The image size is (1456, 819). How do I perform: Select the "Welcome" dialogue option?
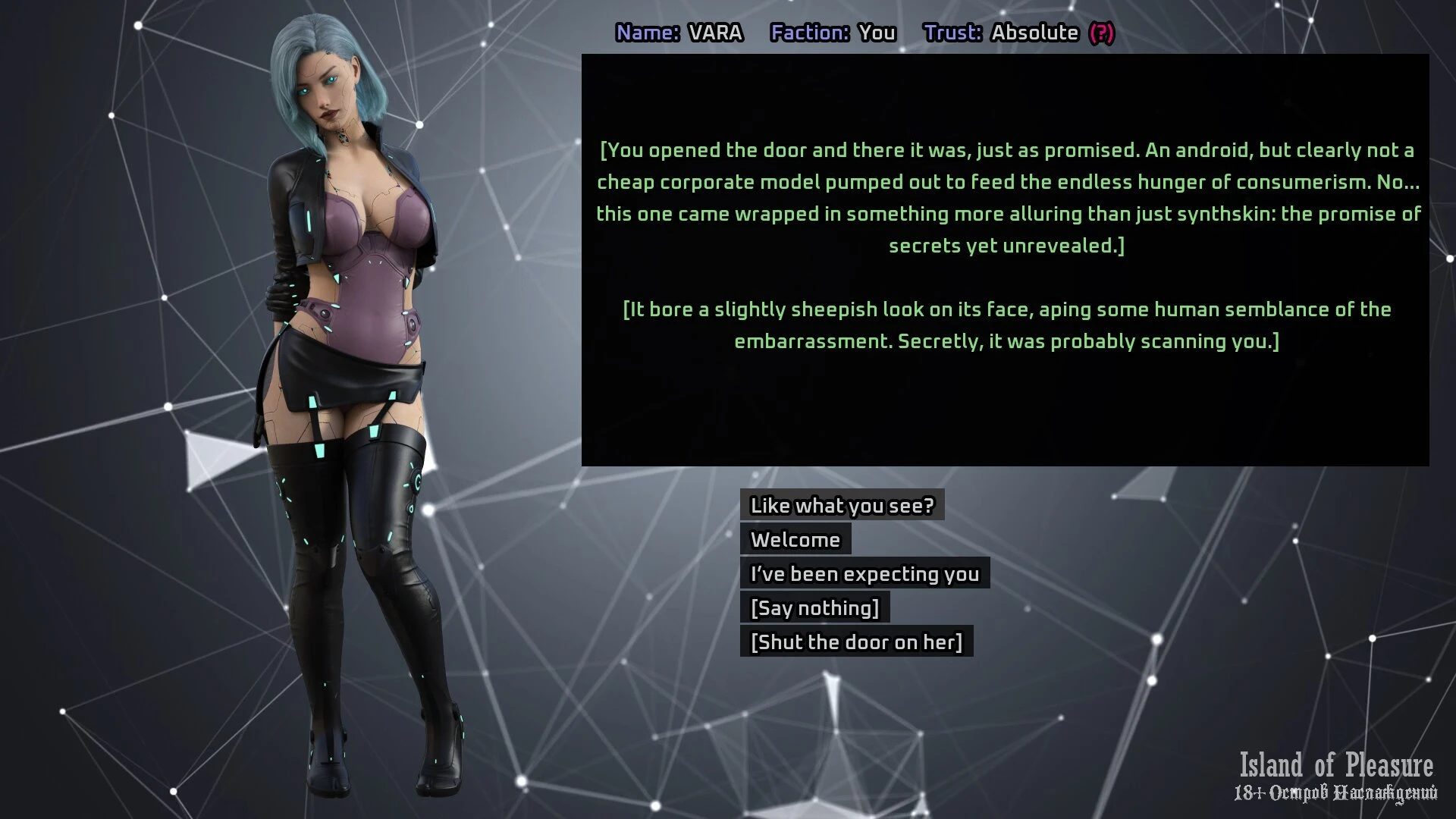(x=795, y=539)
